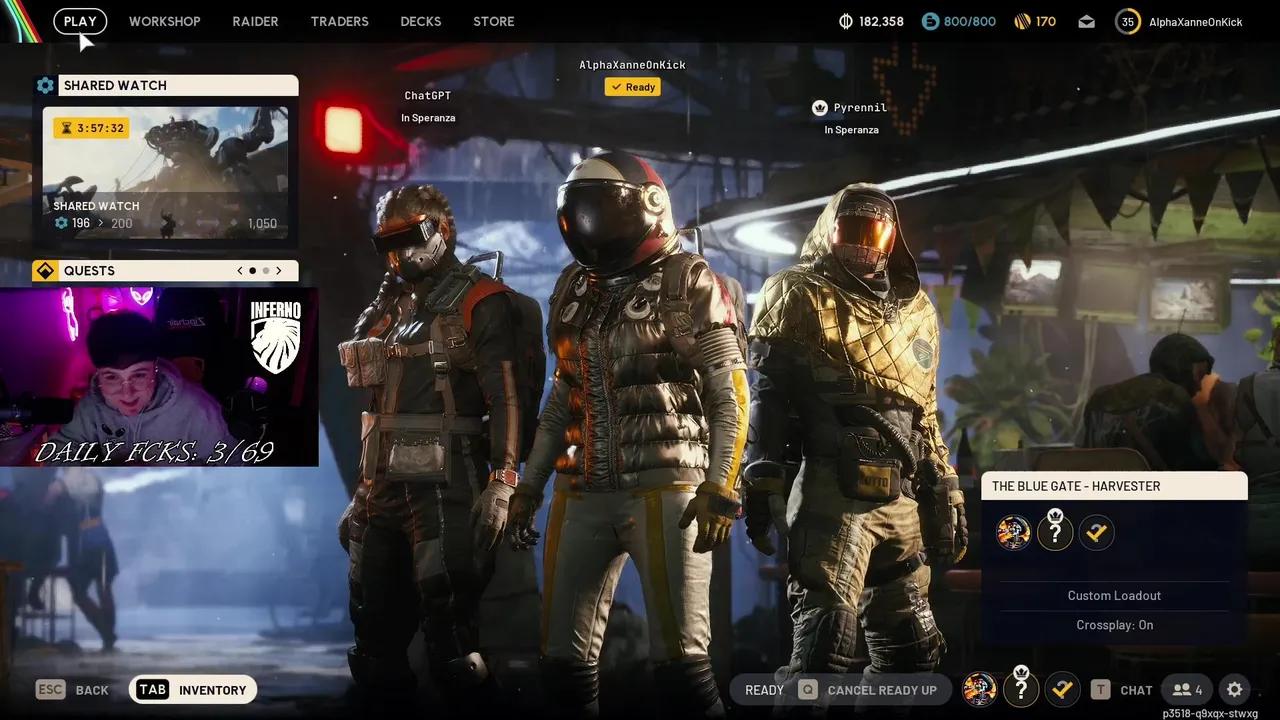Click the Quests diamond icon

pos(44,270)
